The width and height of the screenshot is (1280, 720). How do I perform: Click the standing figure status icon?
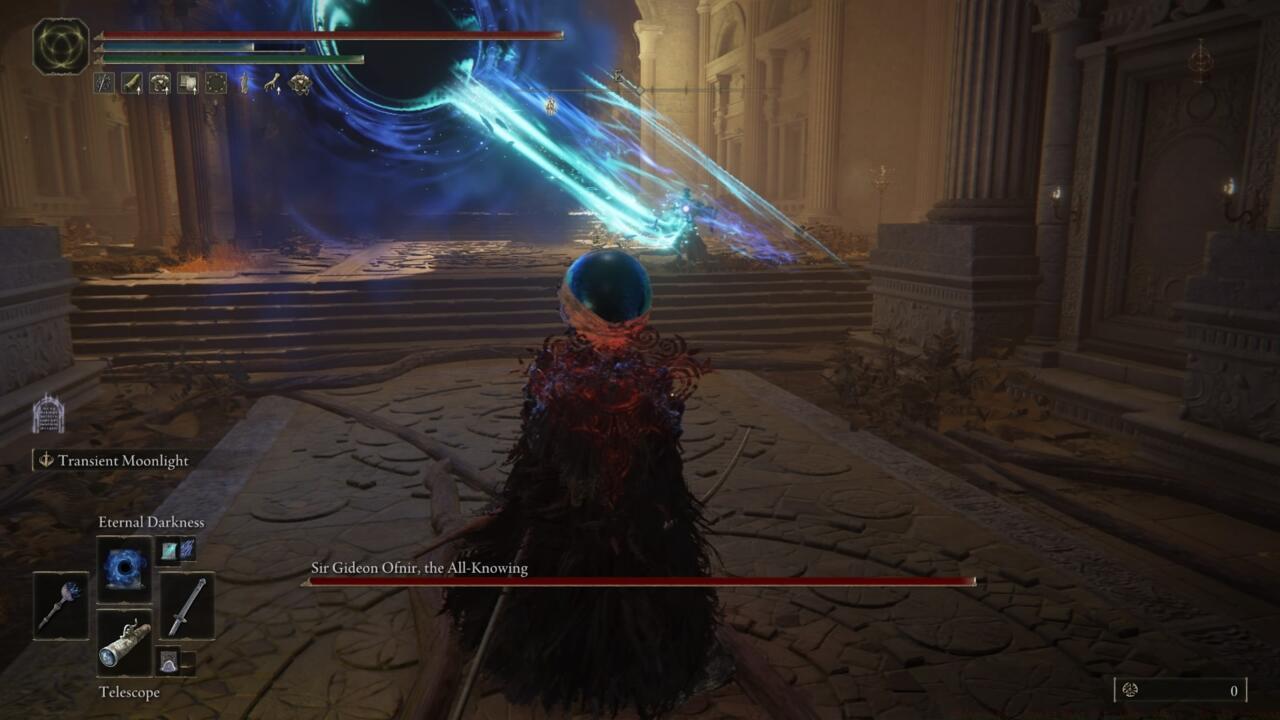[x=244, y=83]
